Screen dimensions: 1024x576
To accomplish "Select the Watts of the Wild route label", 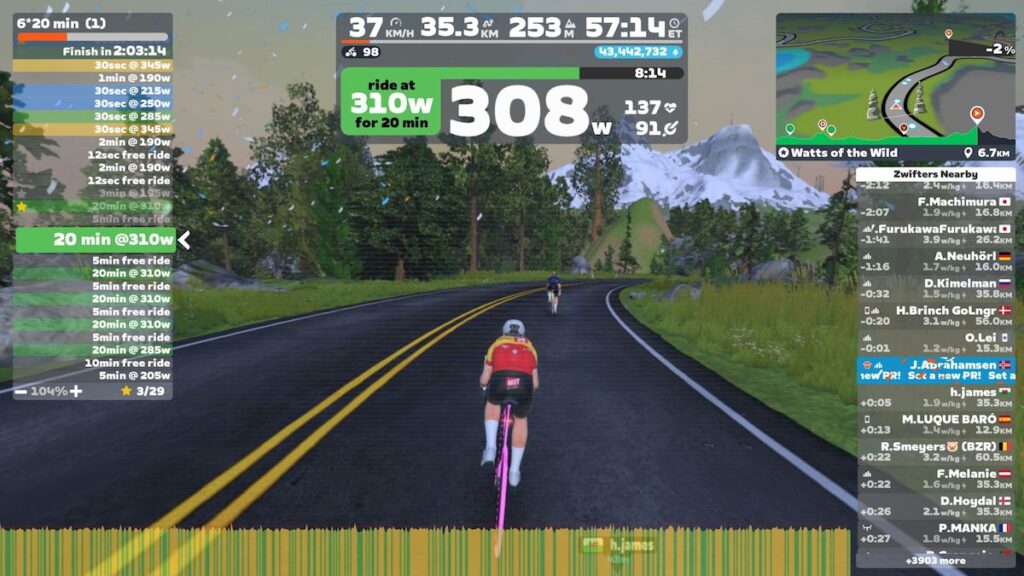I will [840, 153].
